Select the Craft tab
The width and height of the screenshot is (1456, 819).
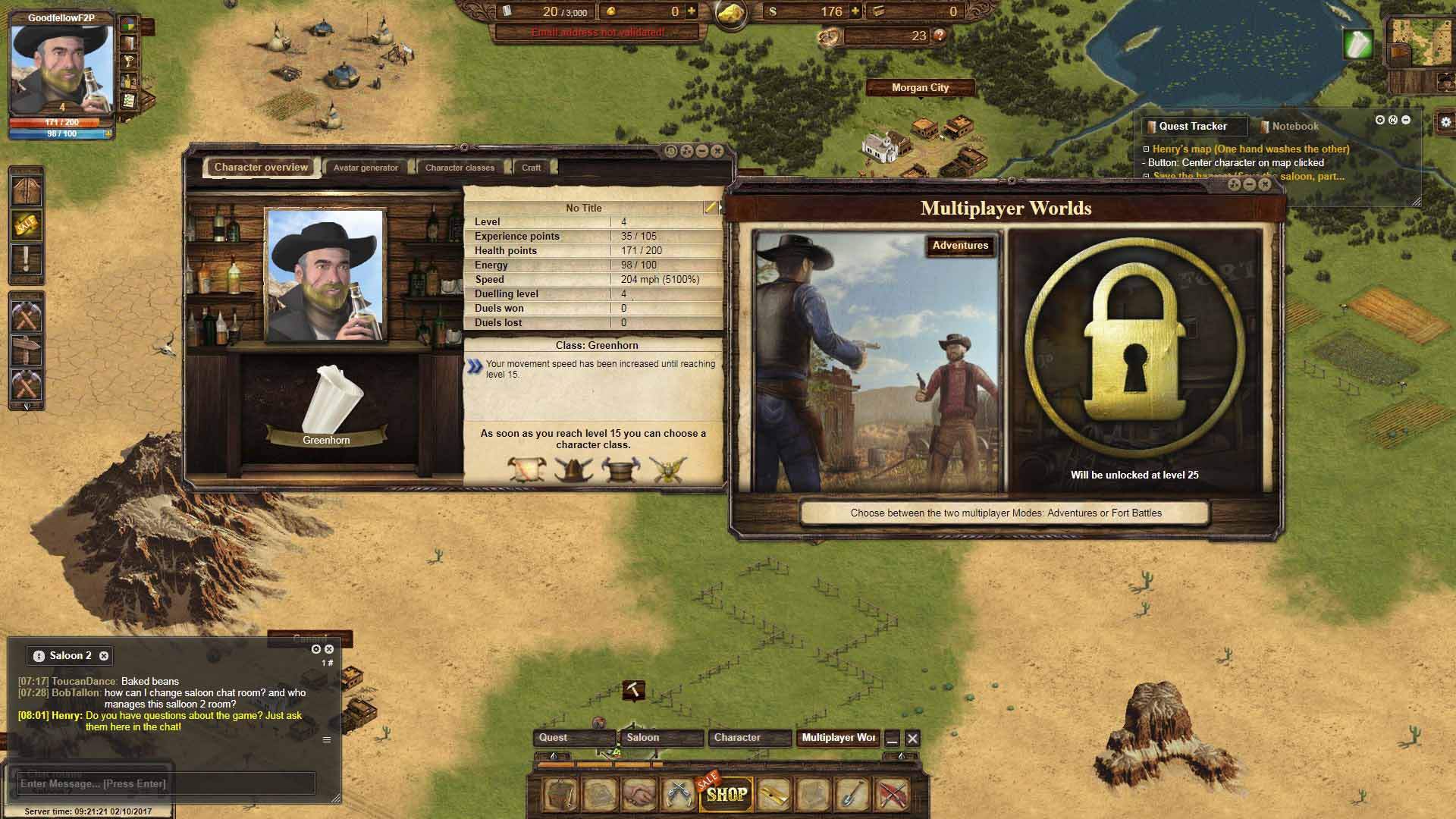click(531, 168)
